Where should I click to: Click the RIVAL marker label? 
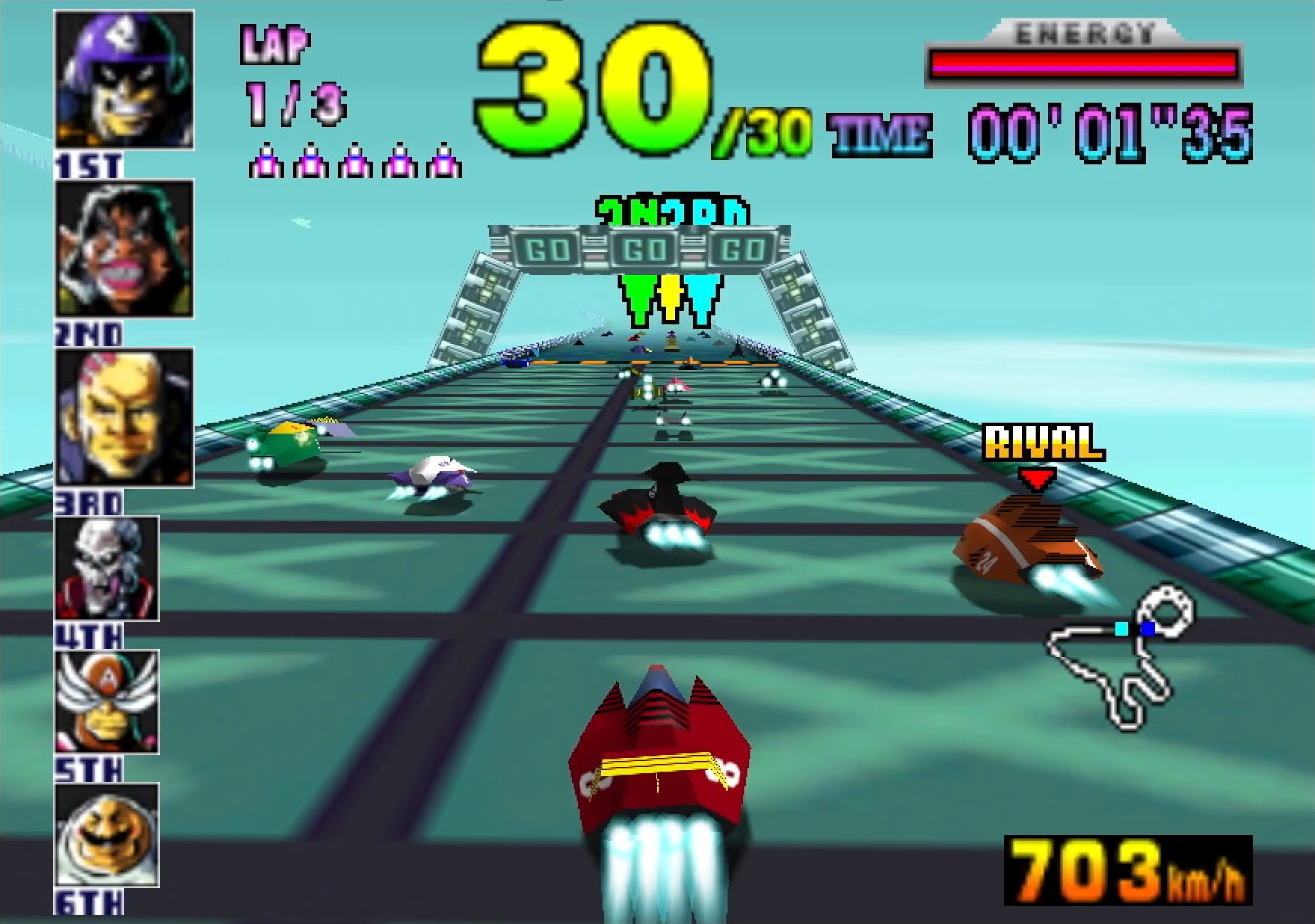coord(1043,443)
